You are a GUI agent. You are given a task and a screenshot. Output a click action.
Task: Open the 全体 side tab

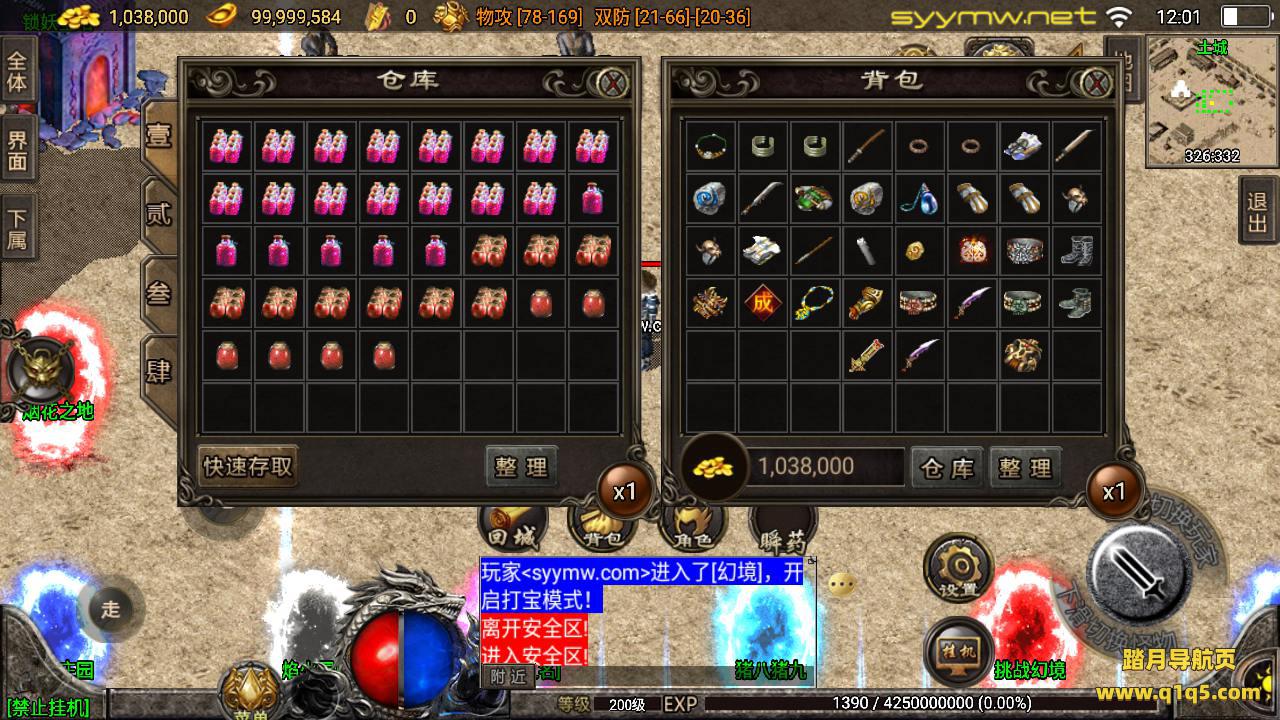pos(17,70)
